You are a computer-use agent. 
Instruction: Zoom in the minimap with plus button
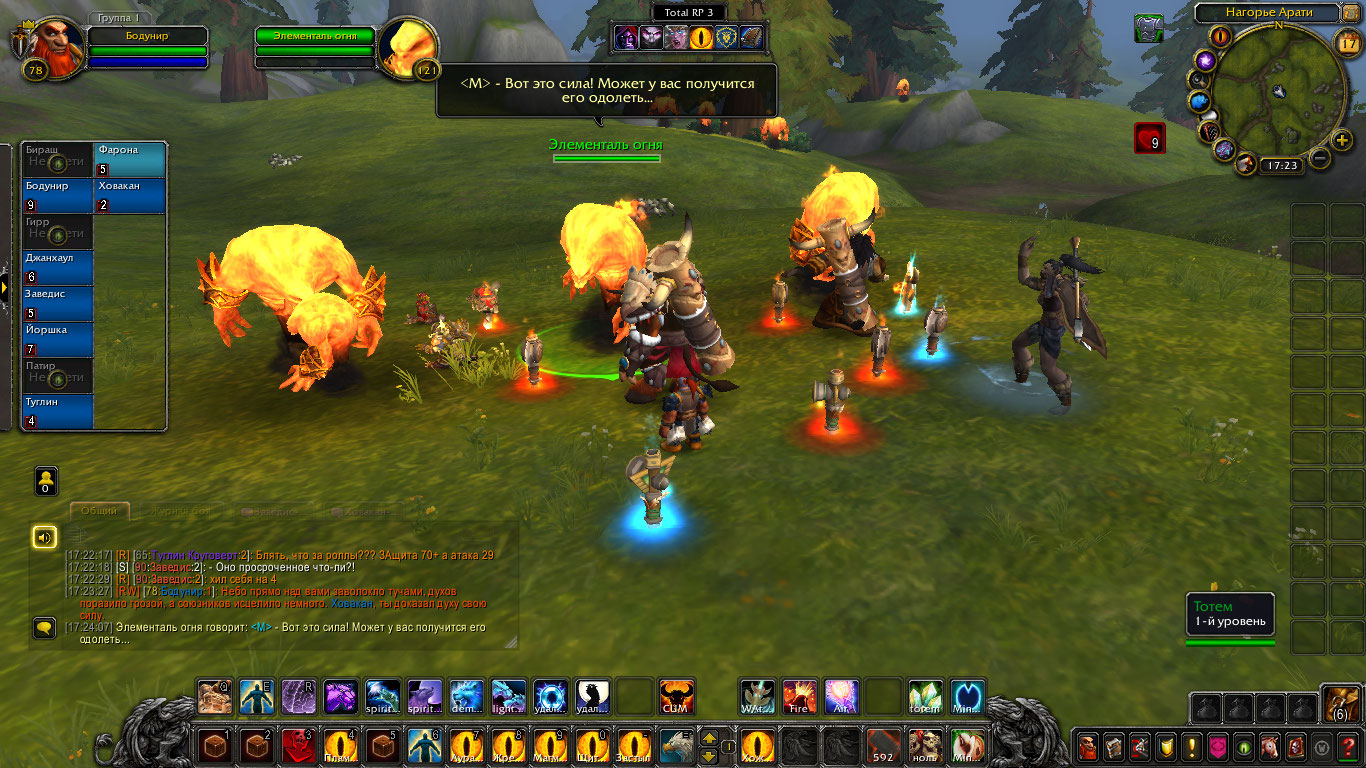coord(1344,138)
